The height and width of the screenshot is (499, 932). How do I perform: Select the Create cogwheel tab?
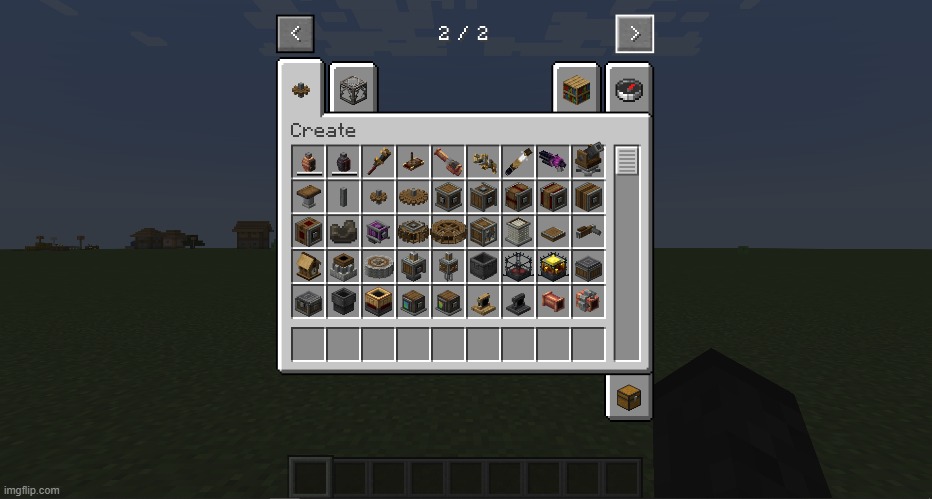pos(300,90)
